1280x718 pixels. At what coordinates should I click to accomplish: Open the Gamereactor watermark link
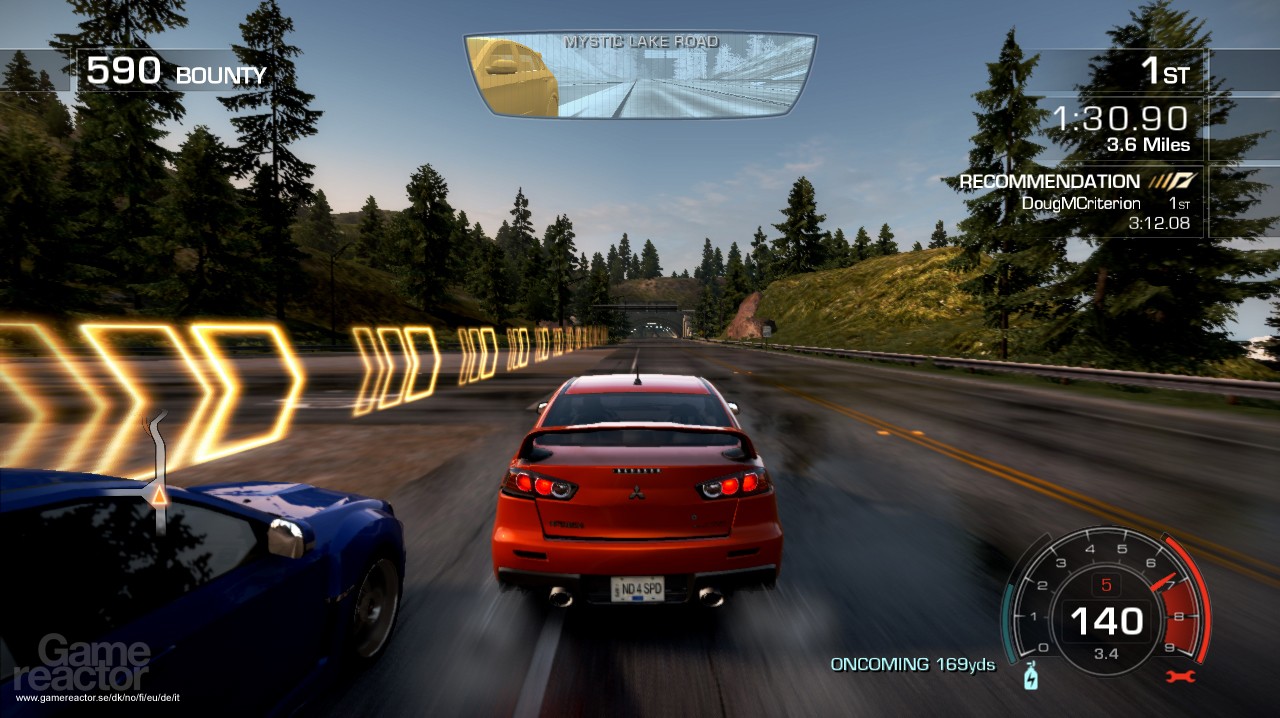pyautogui.click(x=95, y=663)
